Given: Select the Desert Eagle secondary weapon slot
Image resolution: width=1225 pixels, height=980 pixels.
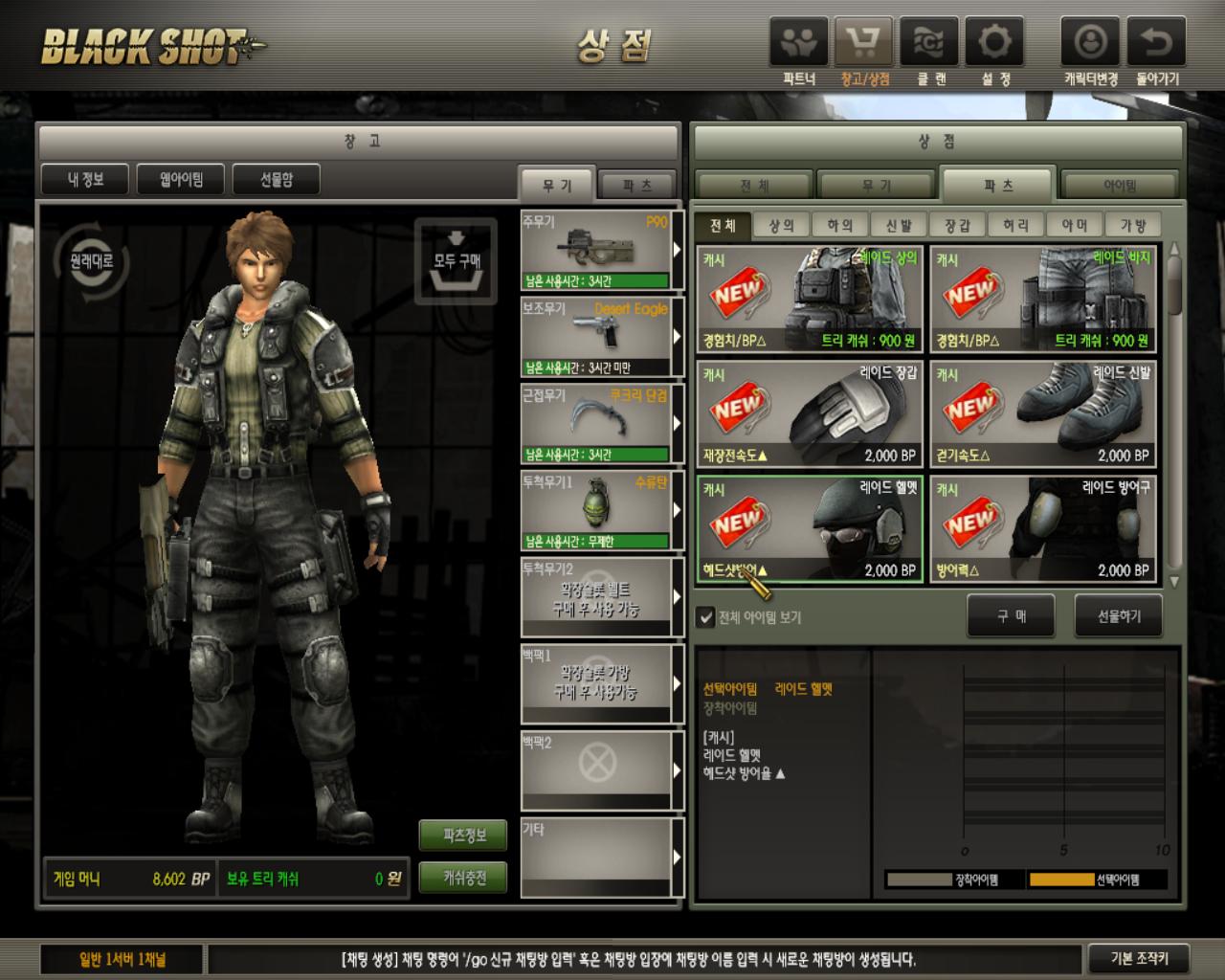Looking at the screenshot, I should [595, 338].
